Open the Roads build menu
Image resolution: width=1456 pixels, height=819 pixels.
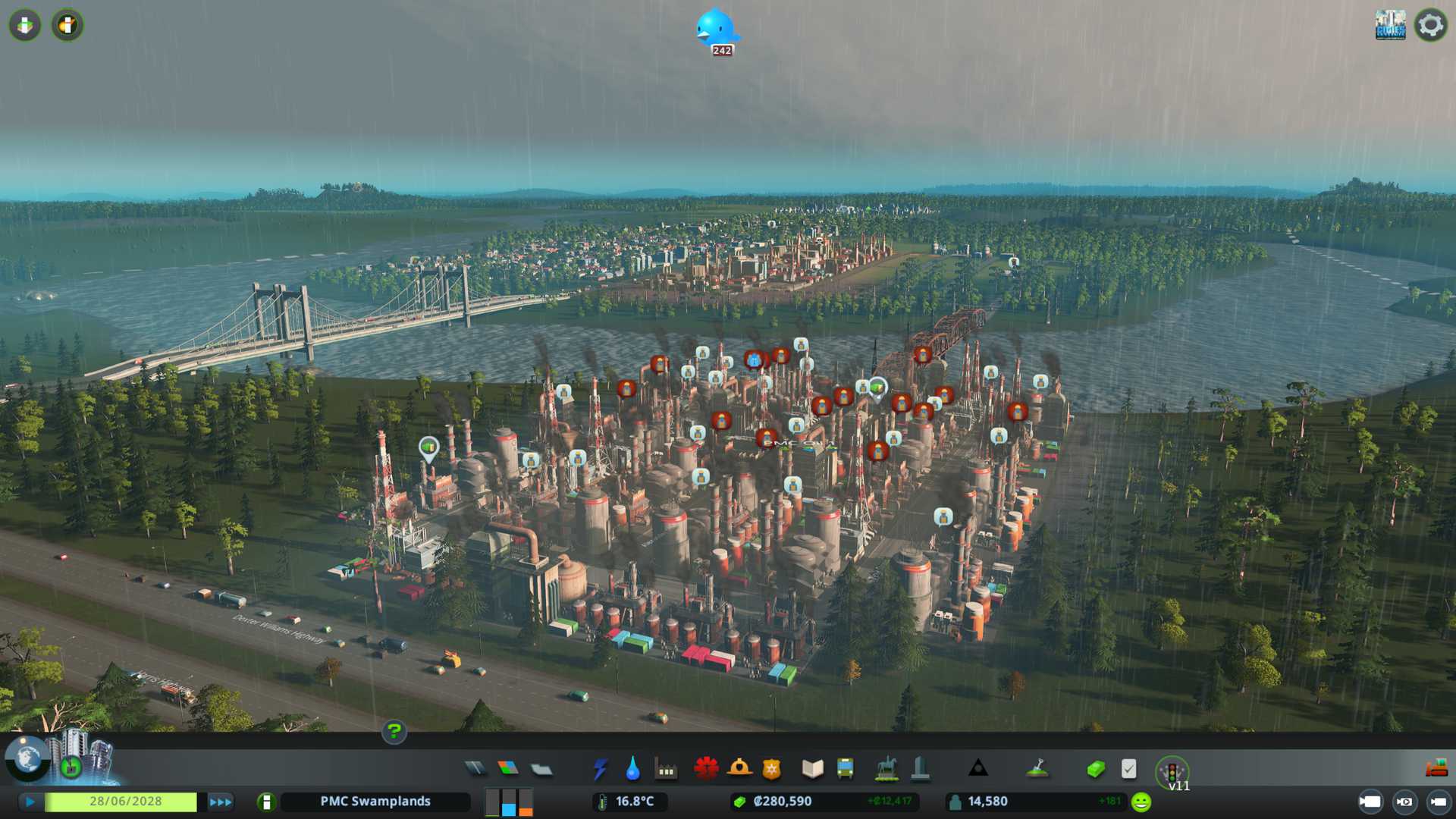(475, 769)
